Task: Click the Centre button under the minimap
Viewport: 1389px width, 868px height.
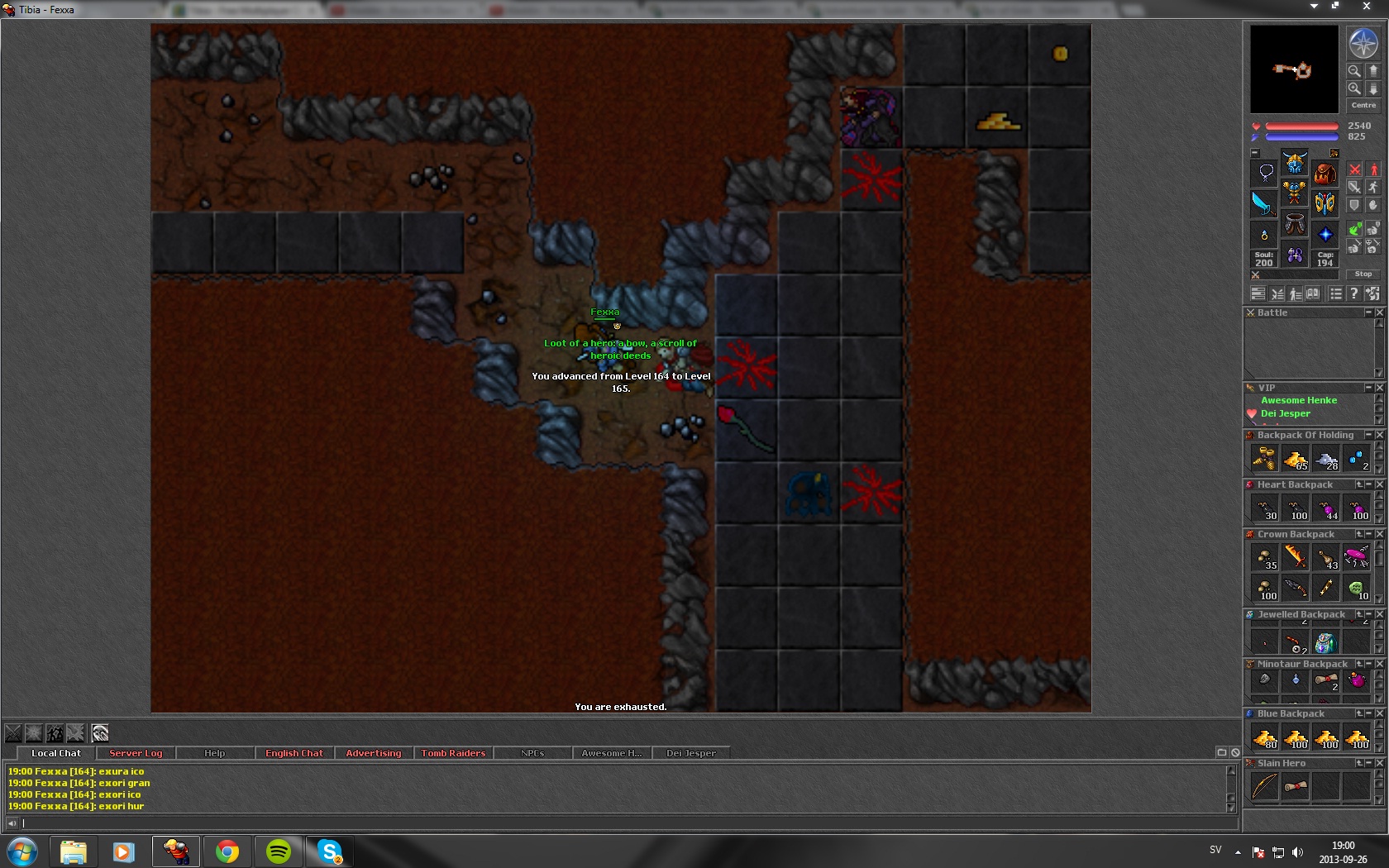Action: pyautogui.click(x=1363, y=105)
